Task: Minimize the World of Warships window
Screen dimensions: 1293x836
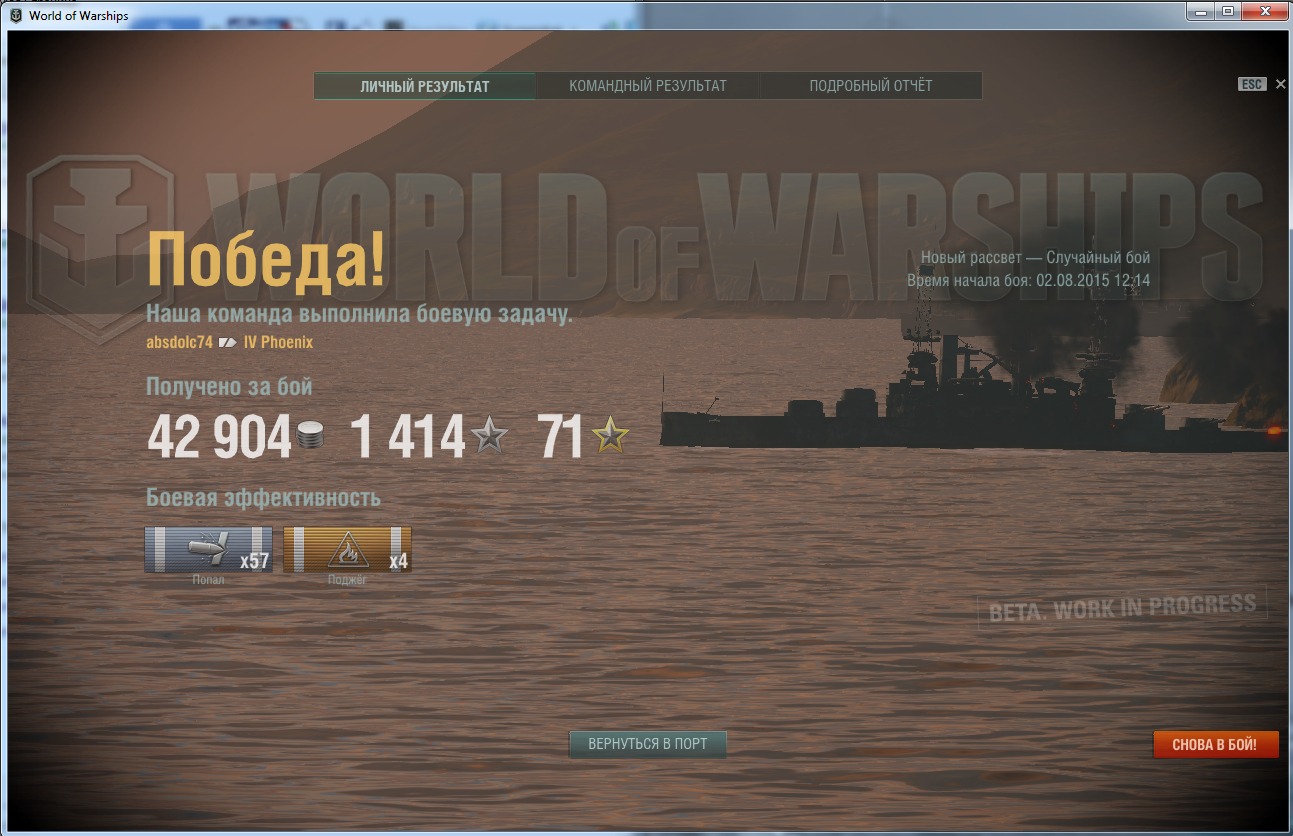Action: click(1203, 11)
